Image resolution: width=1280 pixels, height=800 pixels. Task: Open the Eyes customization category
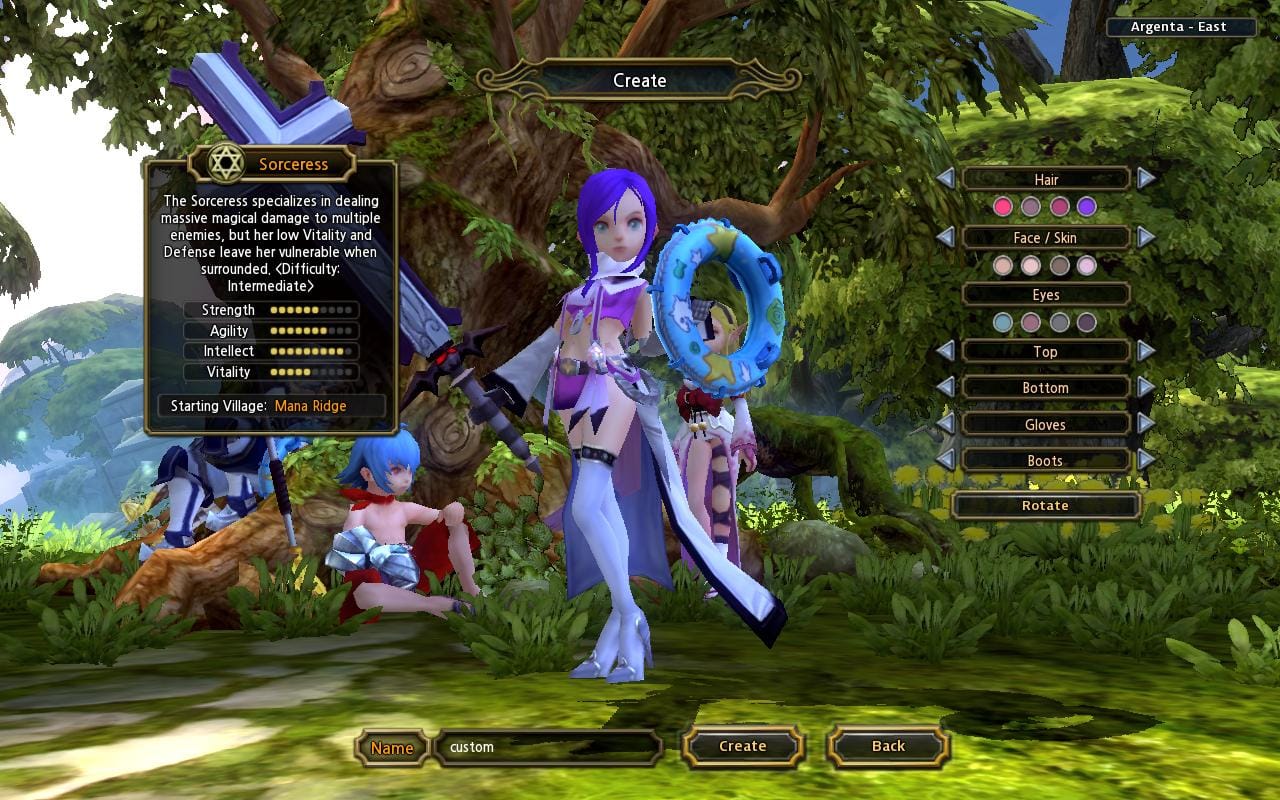point(1046,294)
